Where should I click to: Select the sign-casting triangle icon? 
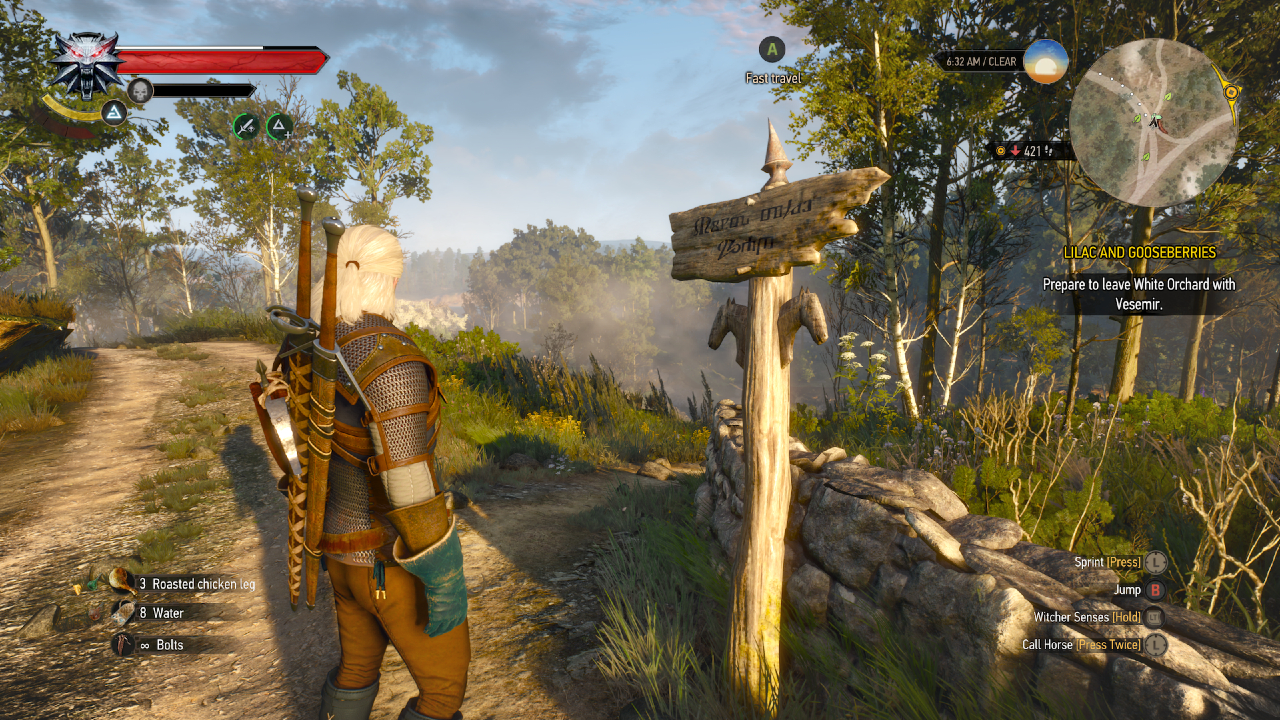click(279, 126)
